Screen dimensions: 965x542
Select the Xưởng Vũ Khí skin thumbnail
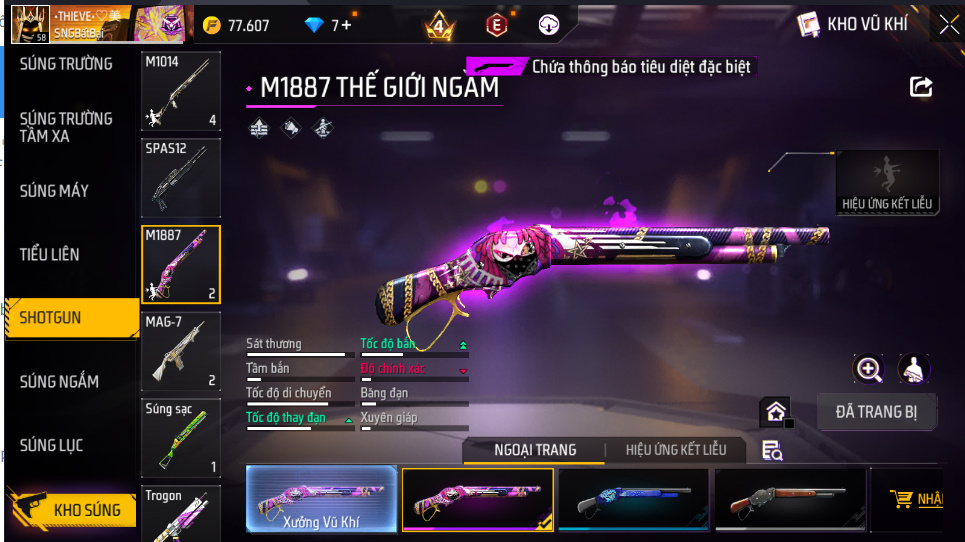tap(322, 498)
